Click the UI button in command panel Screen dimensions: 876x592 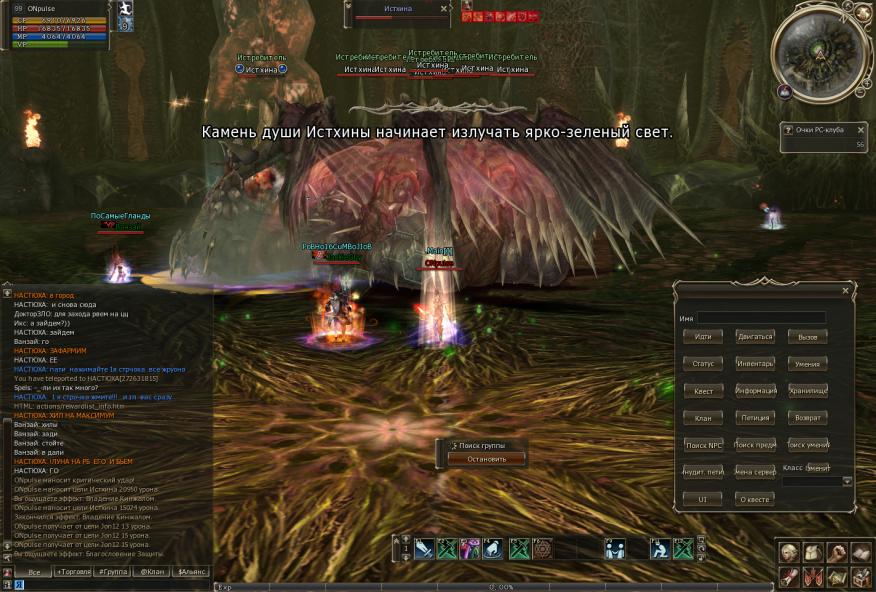pyautogui.click(x=702, y=498)
